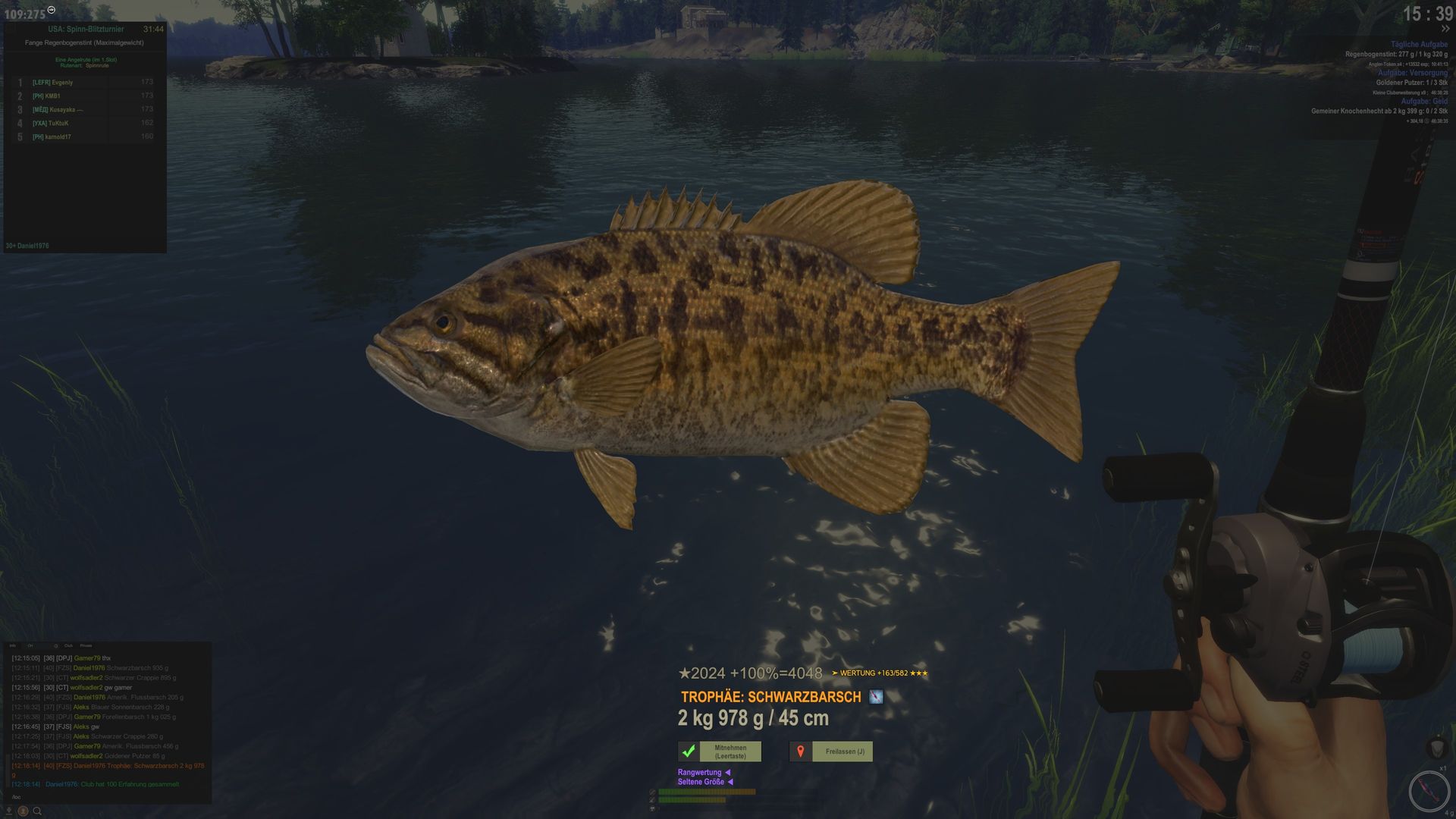
Task: Open the USA: Spinn-Blitzturnier tournament header
Action: pyautogui.click(x=86, y=30)
